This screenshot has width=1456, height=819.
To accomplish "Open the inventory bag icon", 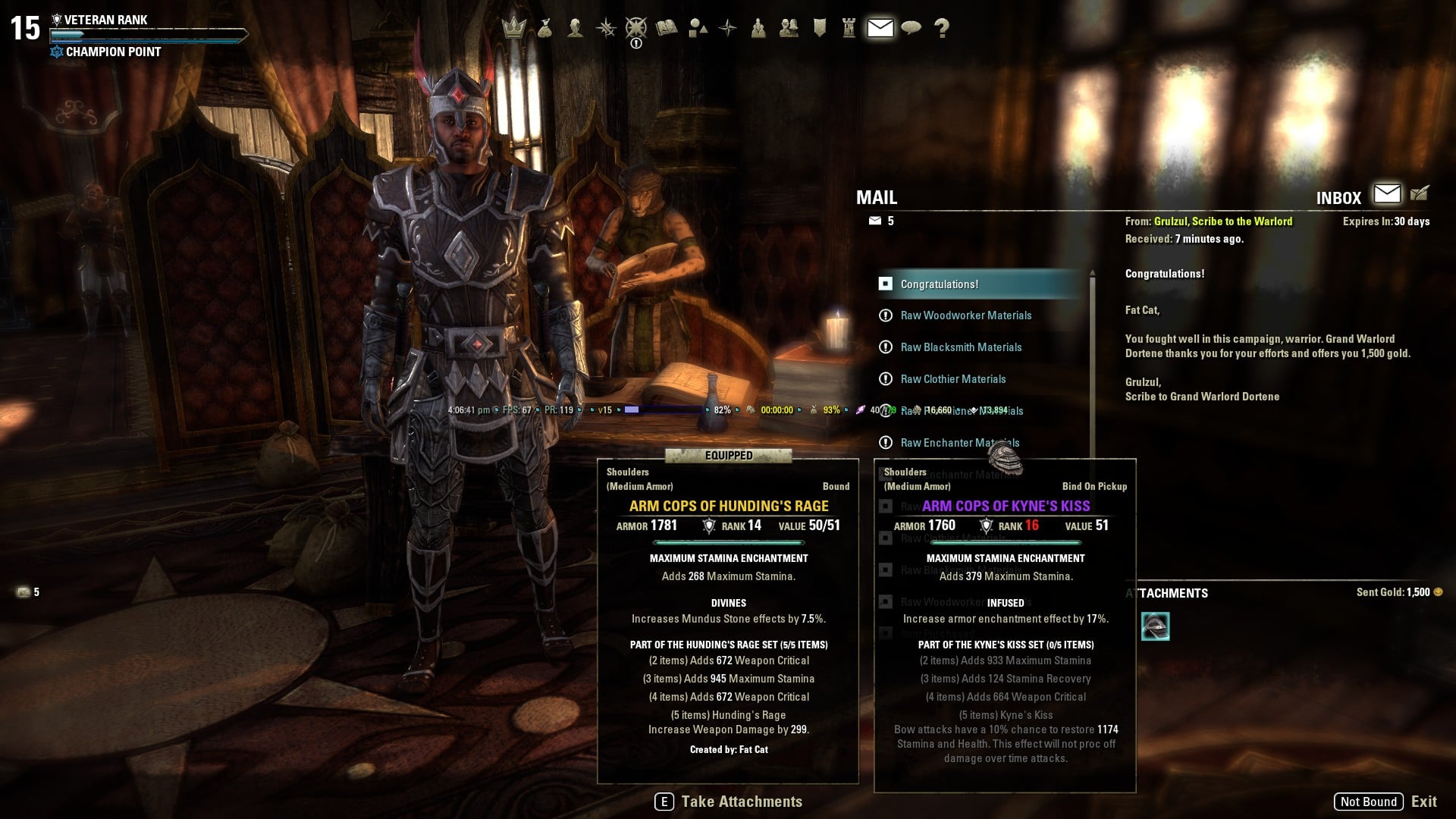I will (x=544, y=28).
